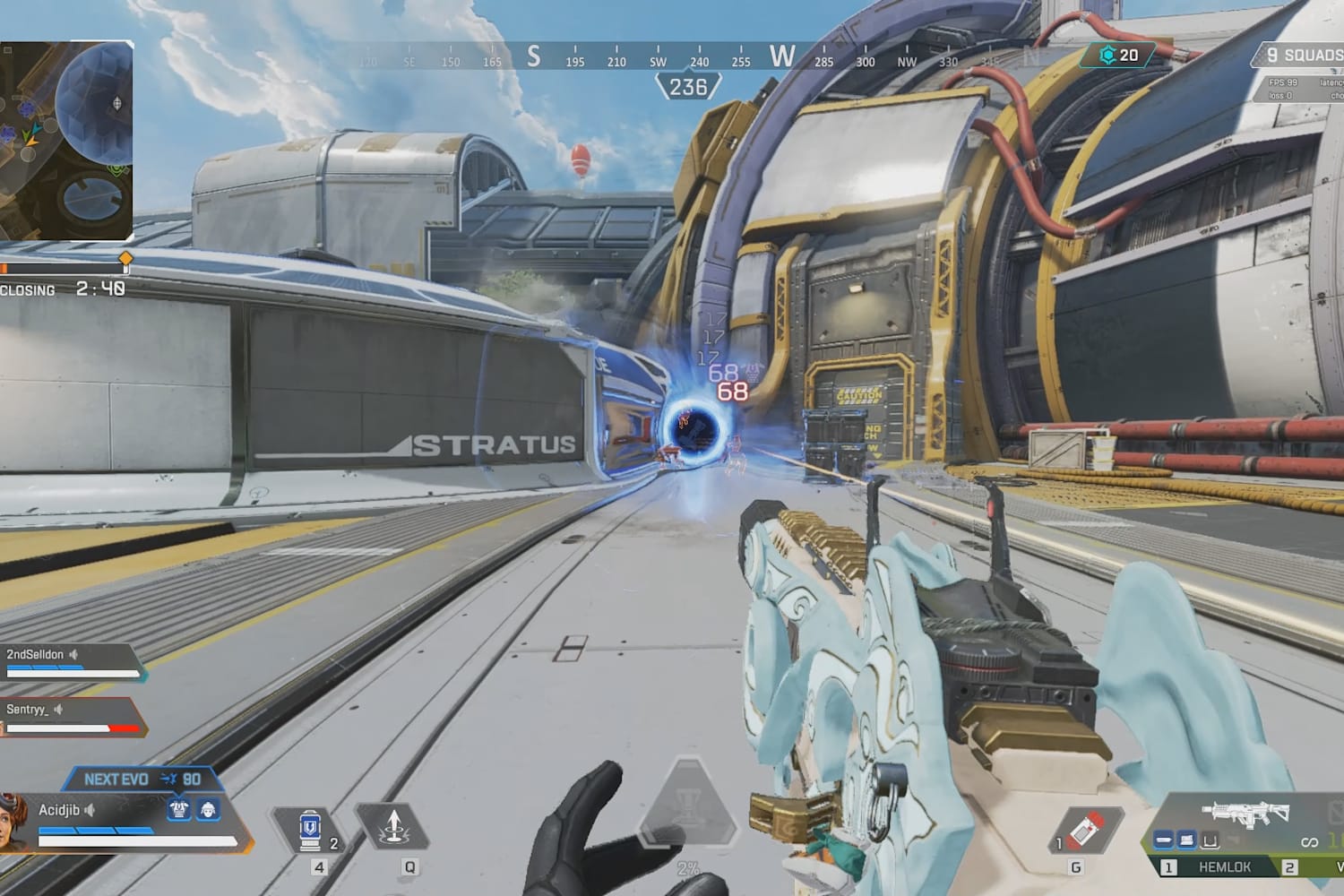Toggle Acidjib's voice speaker icon
Image resolution: width=1344 pixels, height=896 pixels.
[89, 810]
